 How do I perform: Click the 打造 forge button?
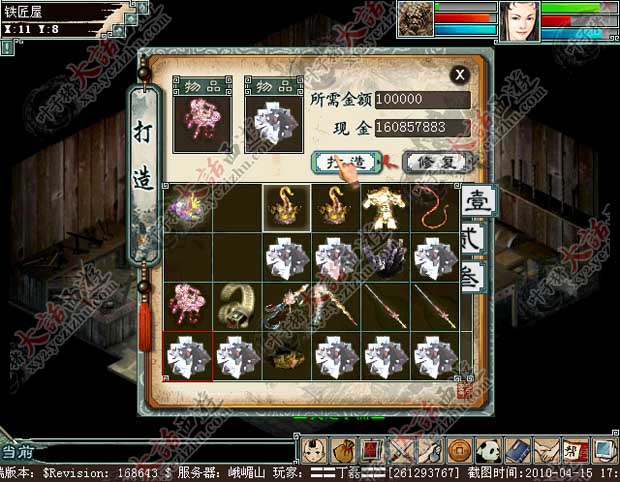[x=347, y=161]
